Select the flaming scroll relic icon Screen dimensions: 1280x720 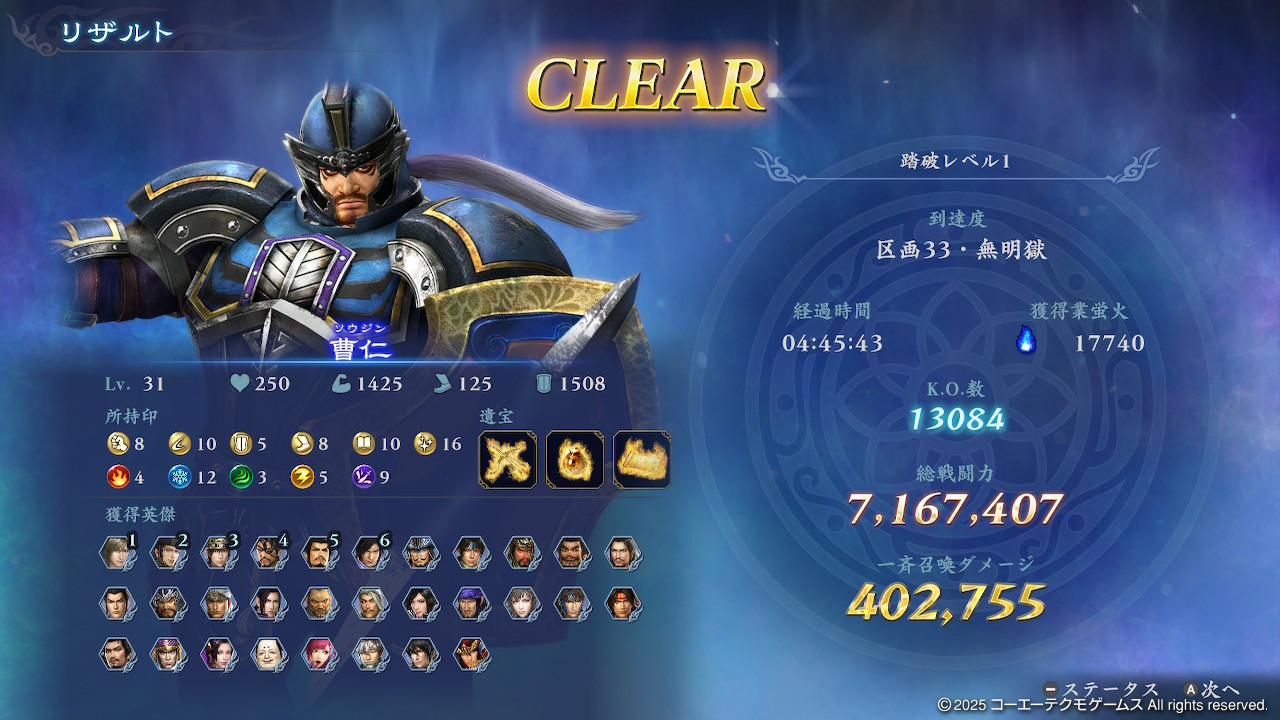click(x=641, y=459)
